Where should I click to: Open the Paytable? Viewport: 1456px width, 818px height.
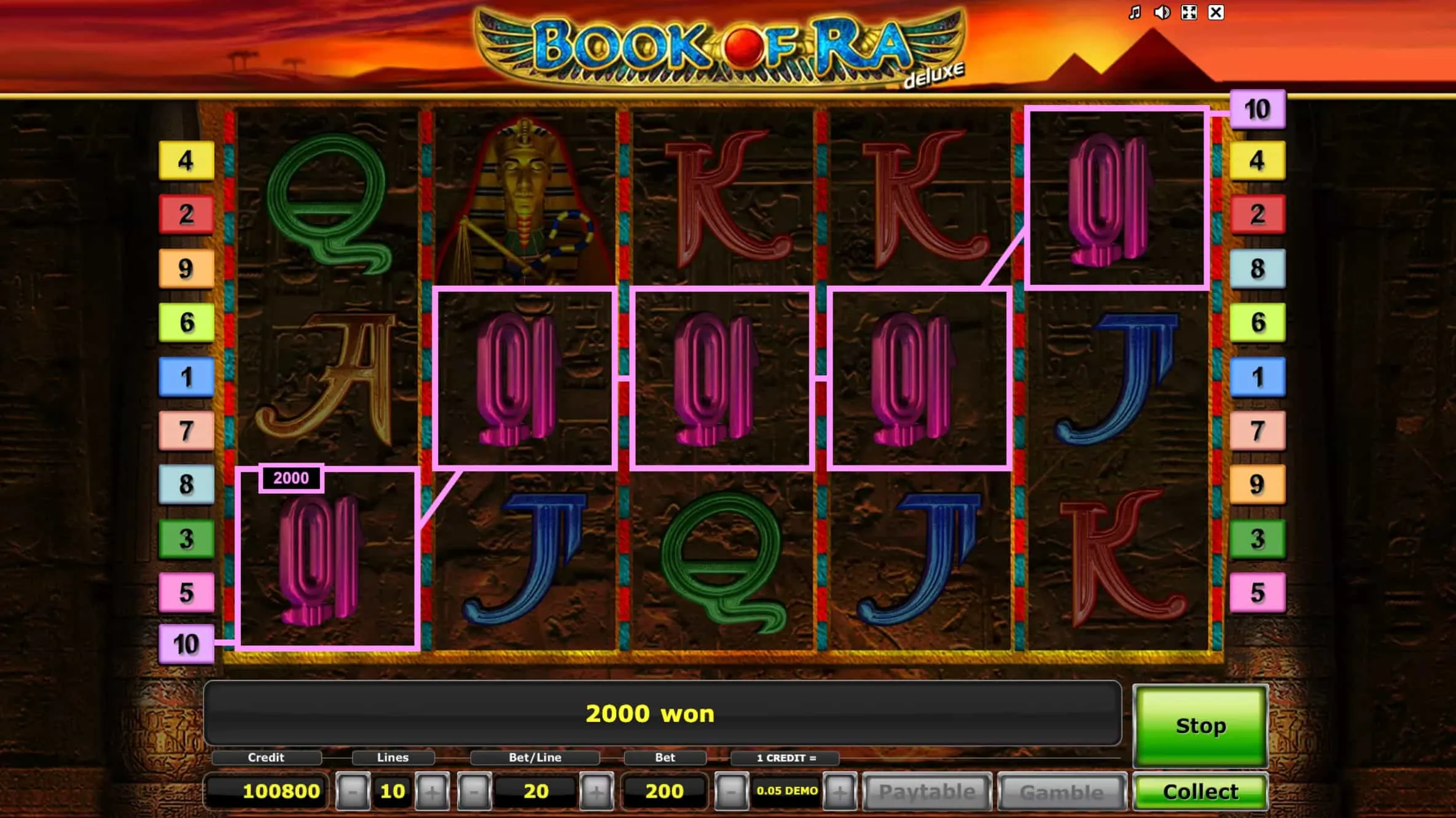(x=927, y=792)
